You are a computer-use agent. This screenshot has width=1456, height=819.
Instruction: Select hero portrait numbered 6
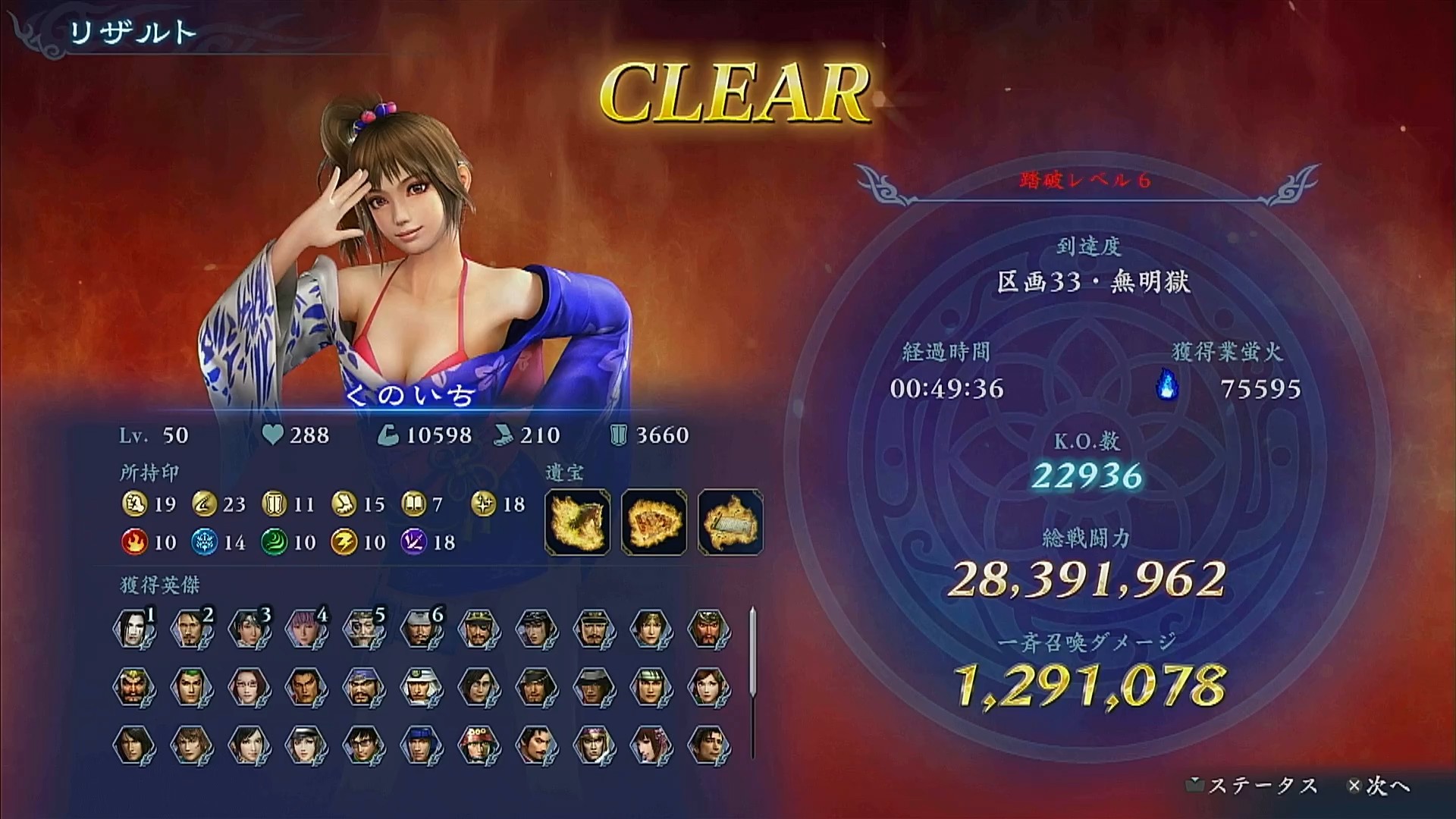click(421, 629)
